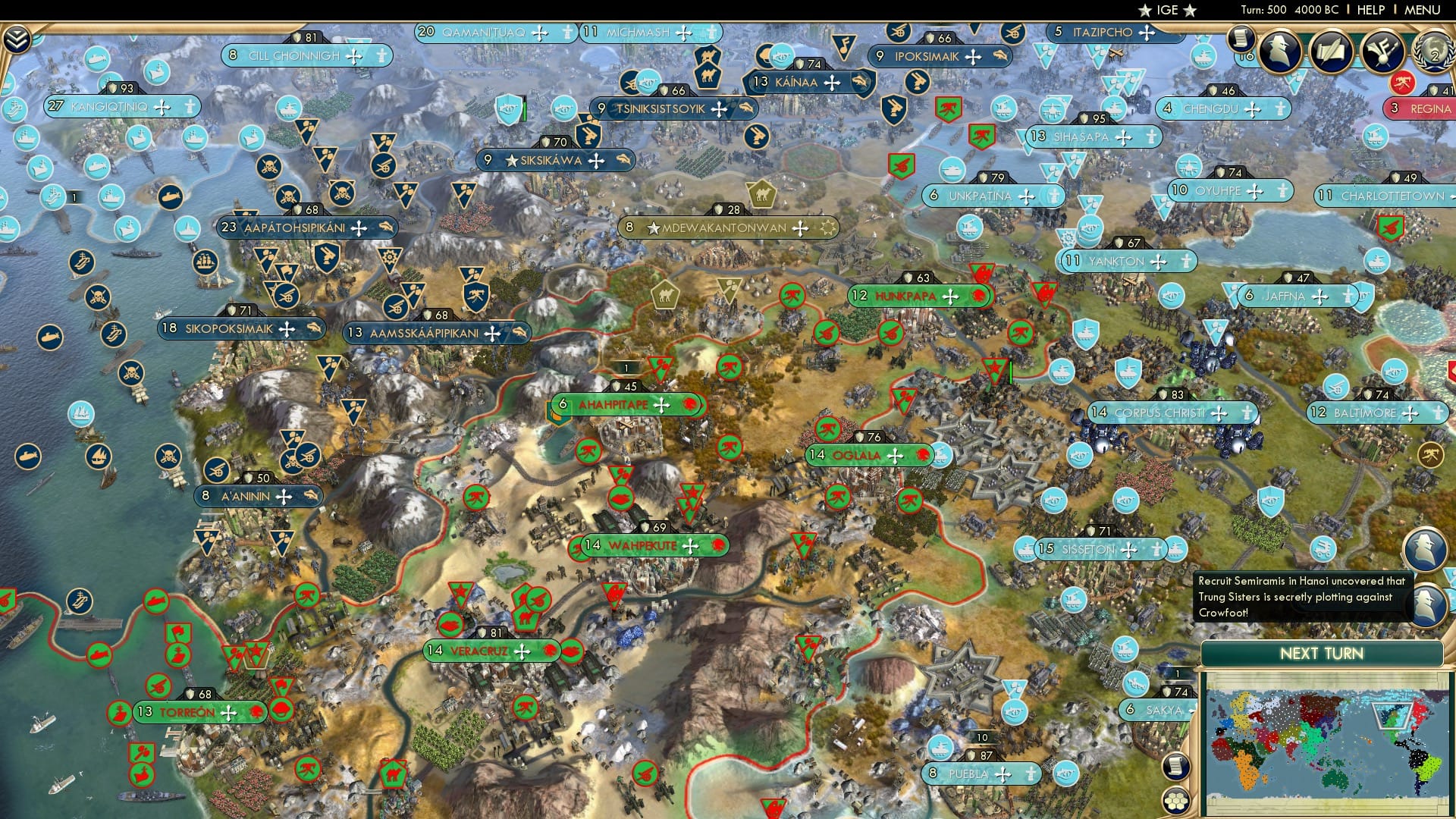Open the Diplomacy Overview scroll-and-quill icon
Screen dimensions: 1456x819
1332,52
